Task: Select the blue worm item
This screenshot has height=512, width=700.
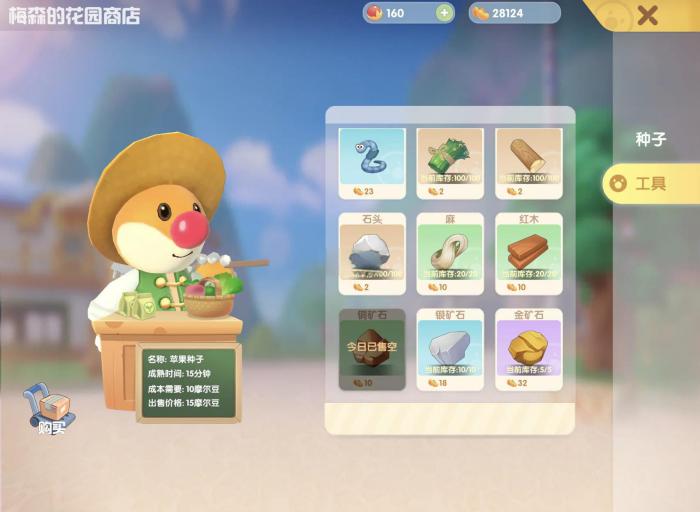Action: coord(372,160)
